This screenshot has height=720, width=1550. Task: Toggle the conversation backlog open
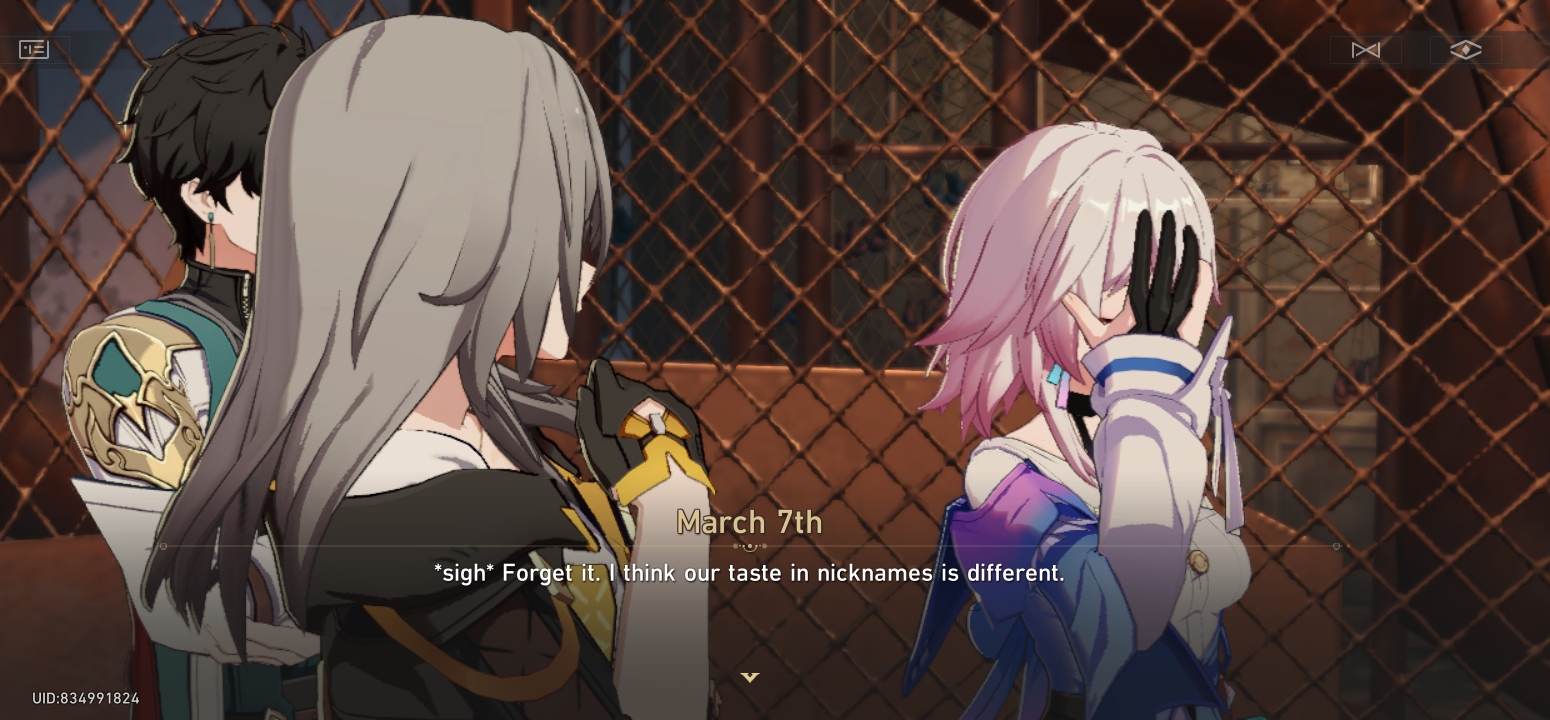click(x=34, y=49)
